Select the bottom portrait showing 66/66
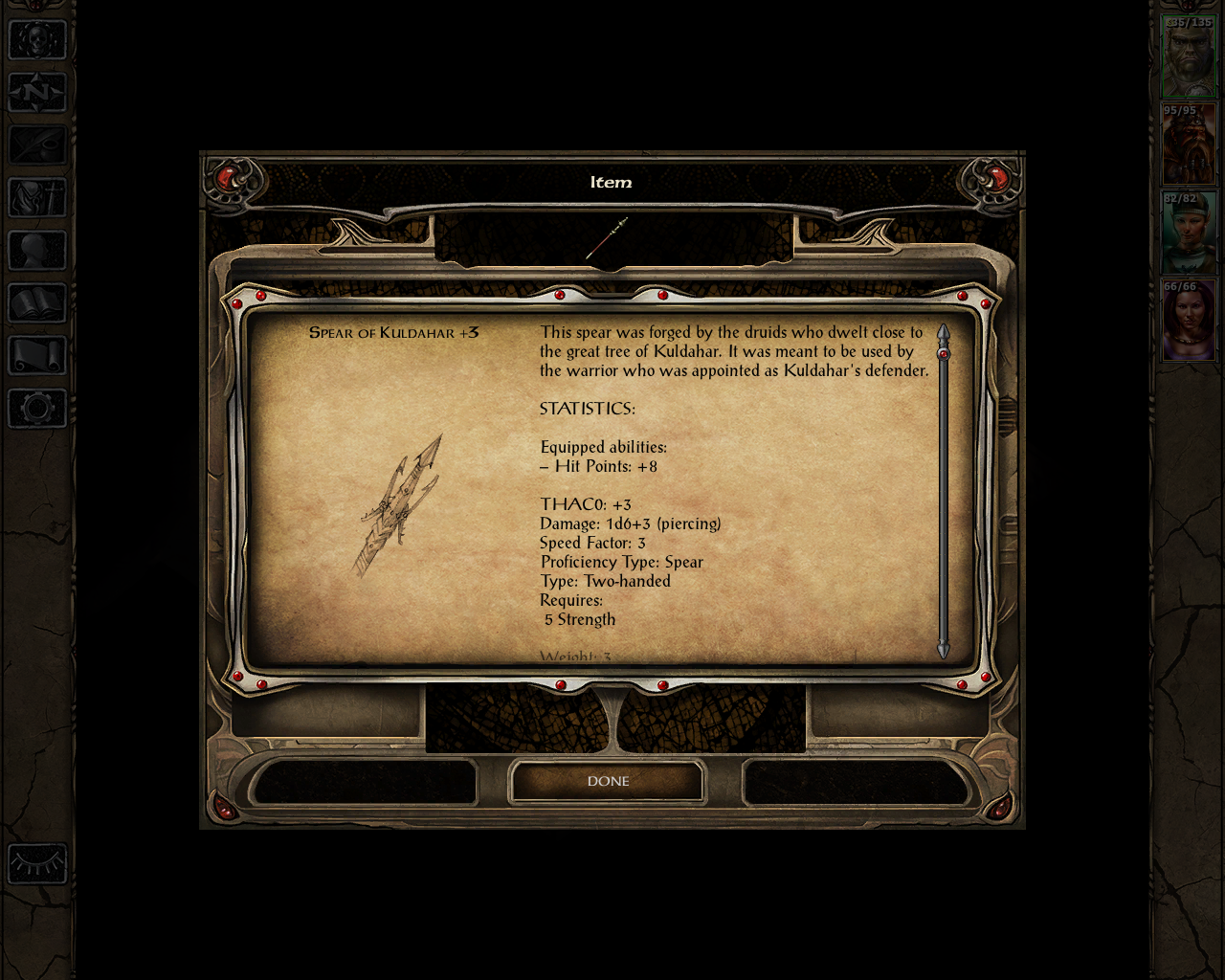This screenshot has height=980, width=1225. tap(1189, 318)
